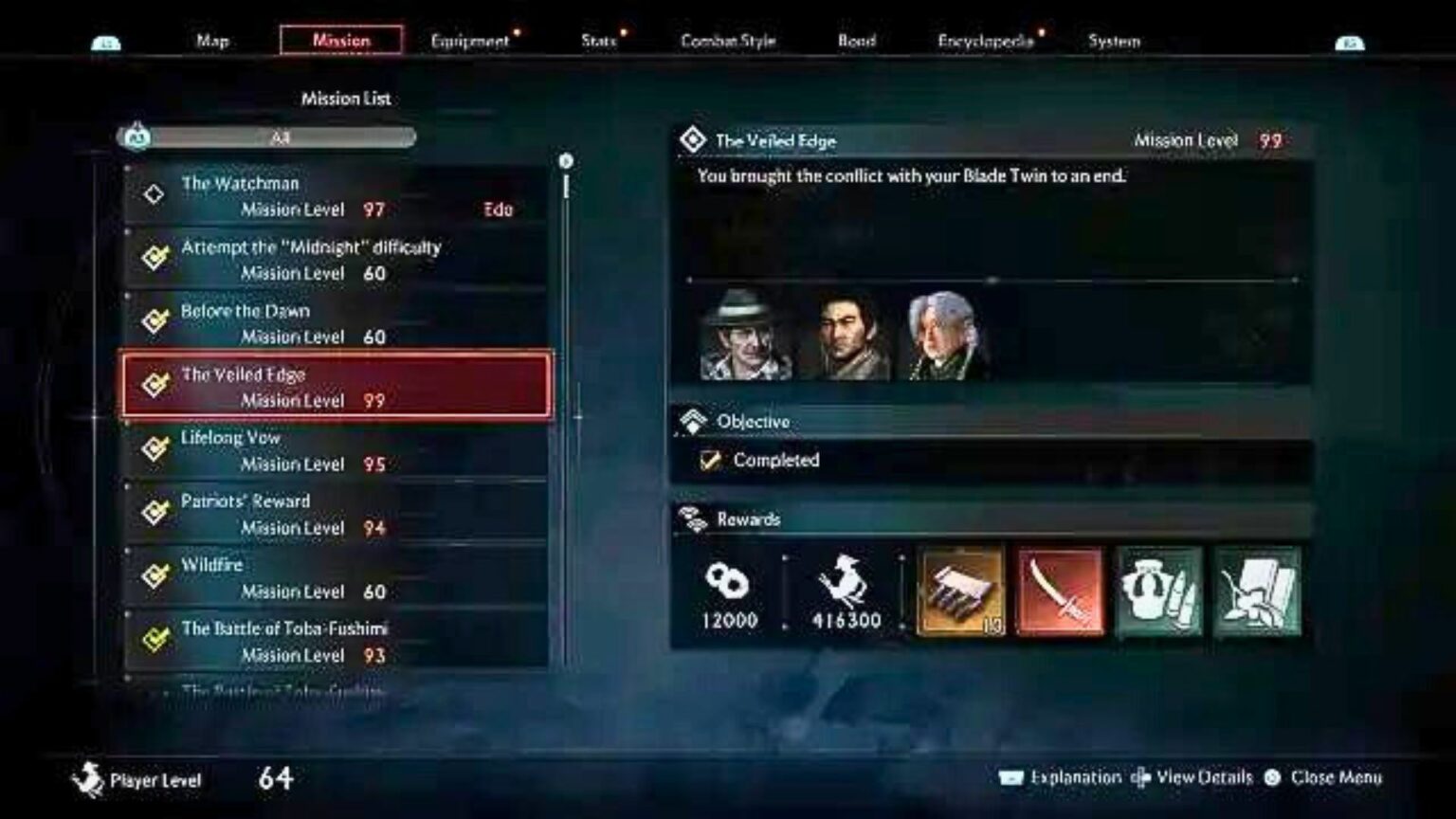Click the outfit and ammo reward icon
1456x819 pixels.
(x=1157, y=592)
